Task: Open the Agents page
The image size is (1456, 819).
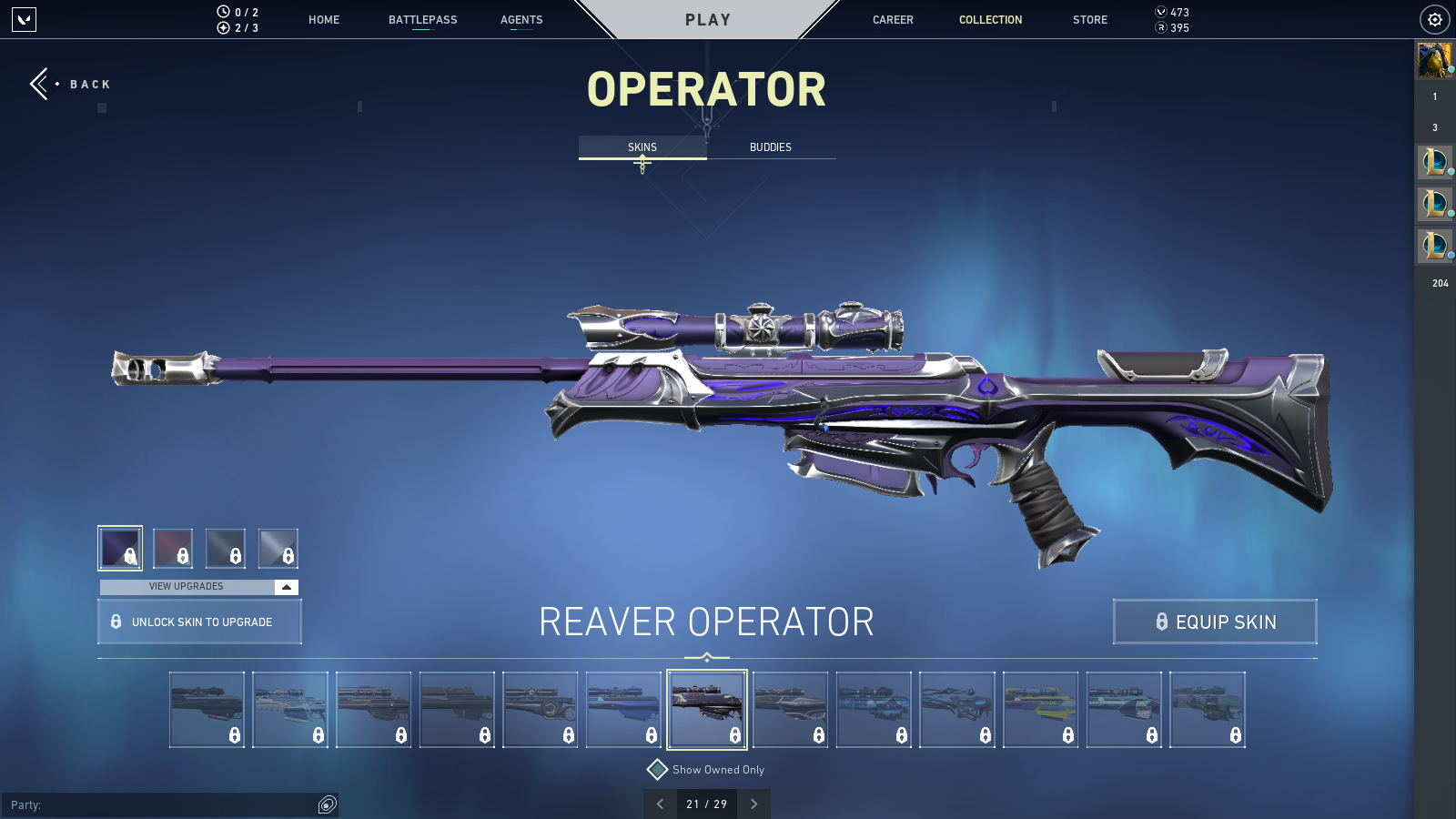Action: click(x=521, y=20)
